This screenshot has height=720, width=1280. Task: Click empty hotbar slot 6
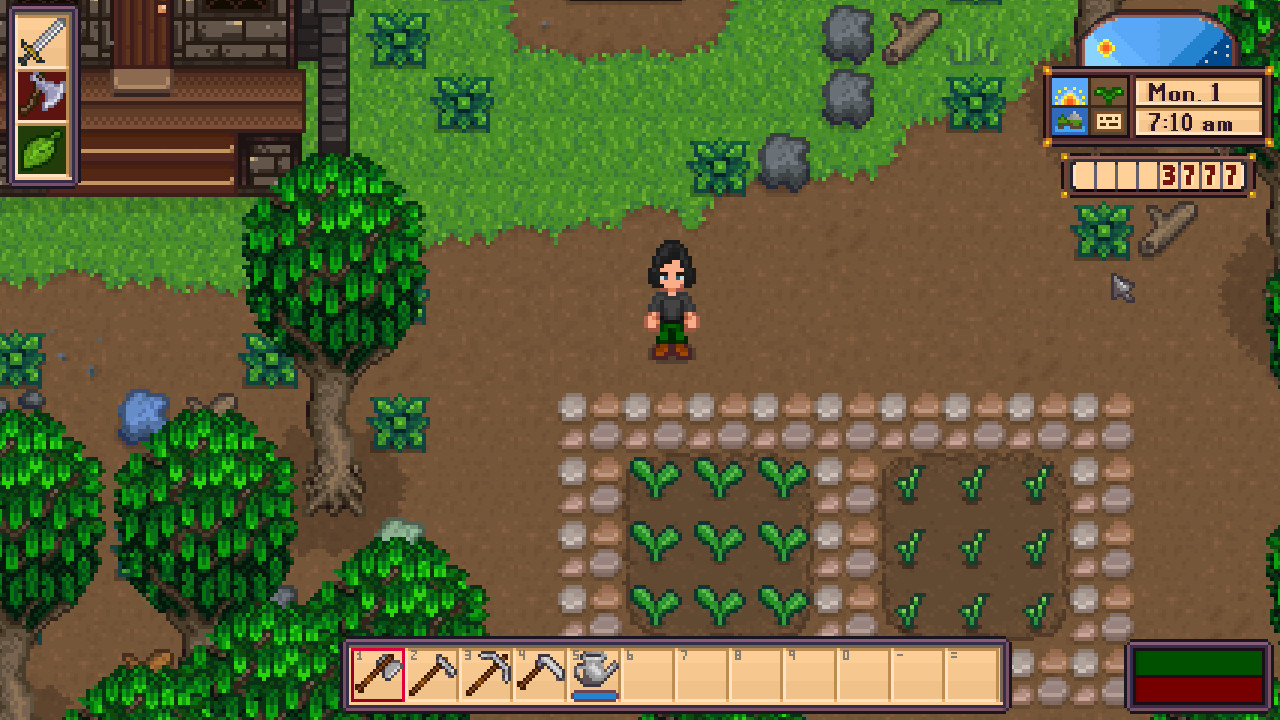646,674
